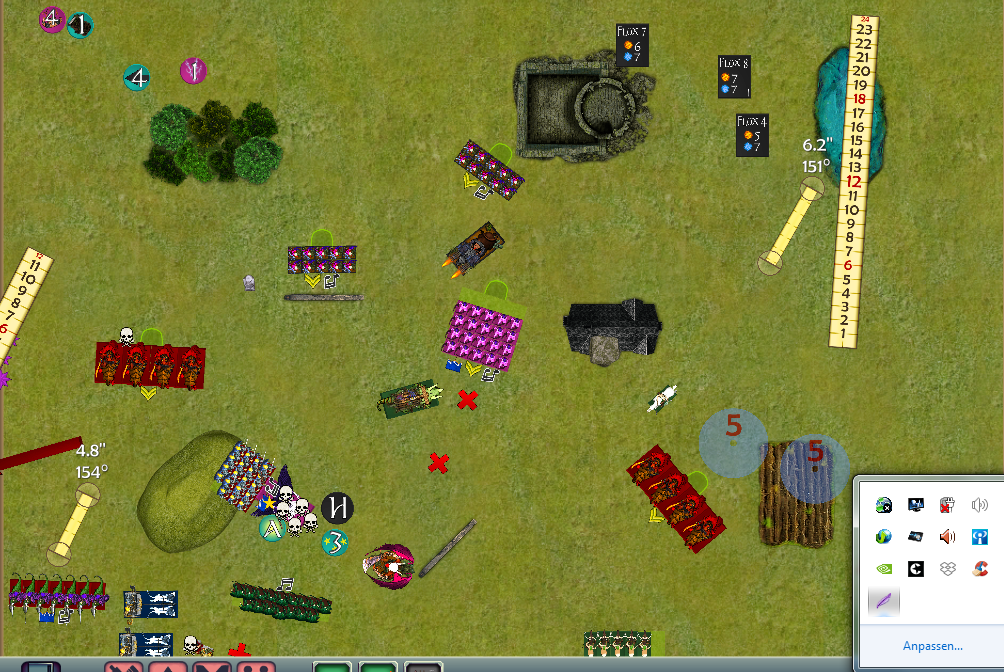
Task: Pick the magenta lightning token numbered 1
Action: click(x=193, y=71)
